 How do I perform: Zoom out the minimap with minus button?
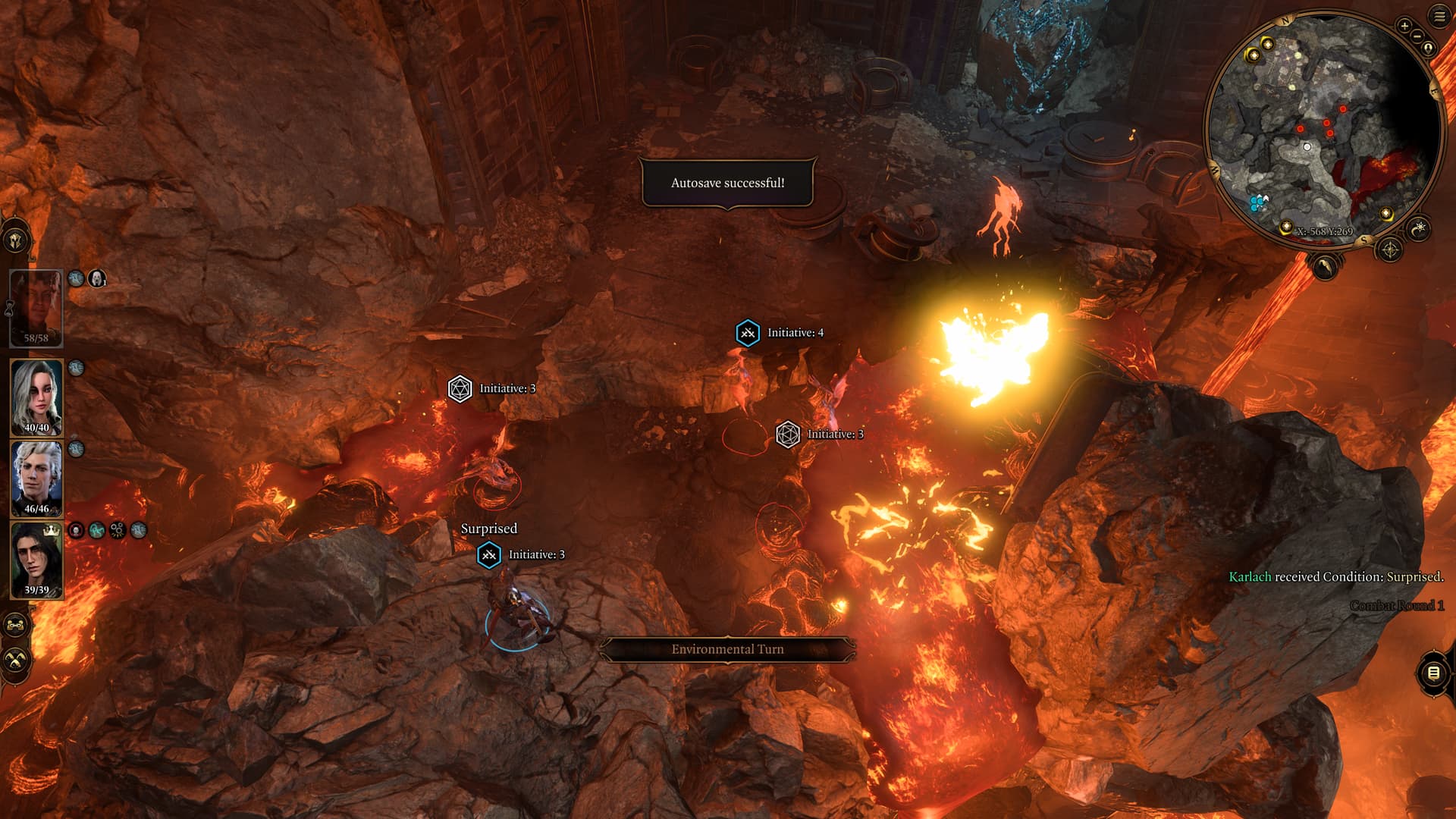tap(1417, 36)
